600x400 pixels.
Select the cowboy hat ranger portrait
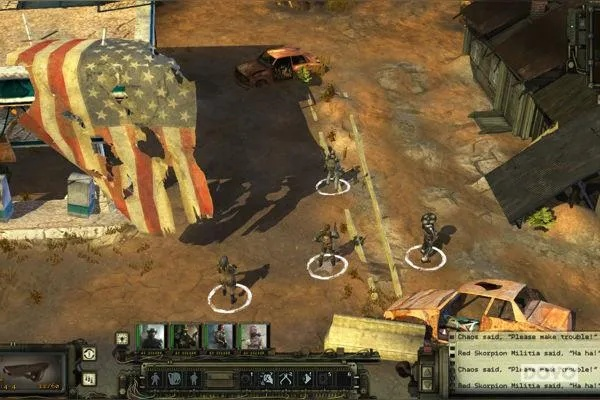[x=152, y=337]
